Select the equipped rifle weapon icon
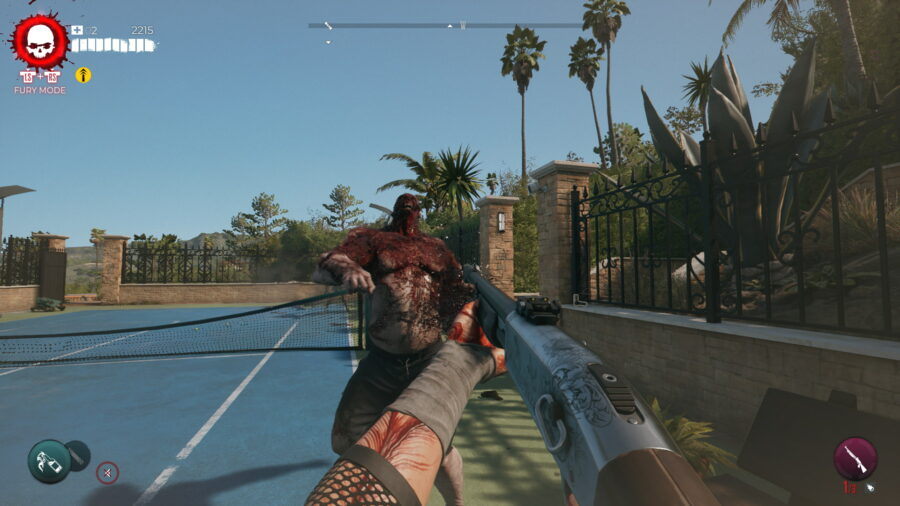This screenshot has height=506, width=900. 855,458
